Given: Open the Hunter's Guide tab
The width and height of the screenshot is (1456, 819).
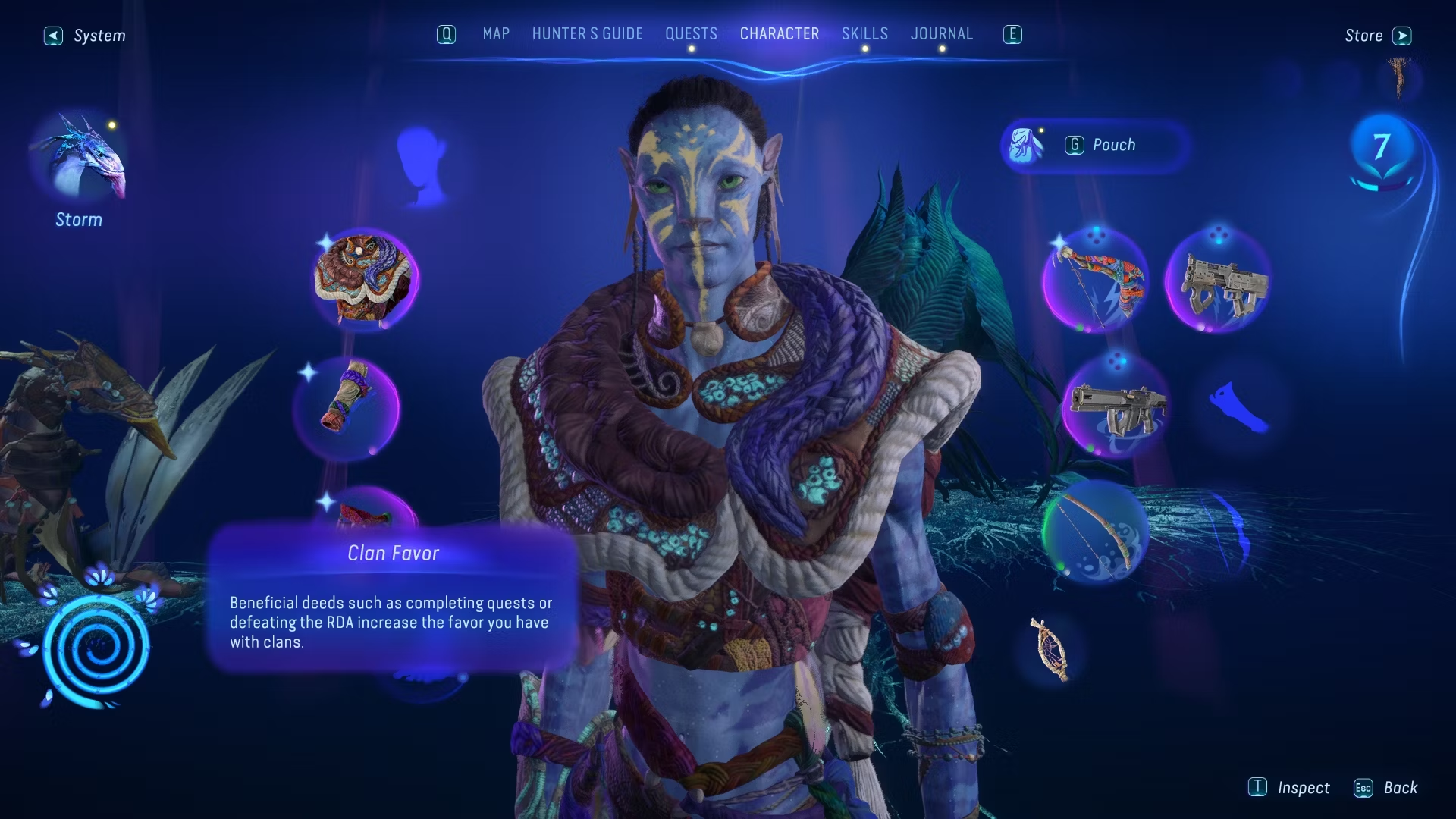Looking at the screenshot, I should 587,34.
